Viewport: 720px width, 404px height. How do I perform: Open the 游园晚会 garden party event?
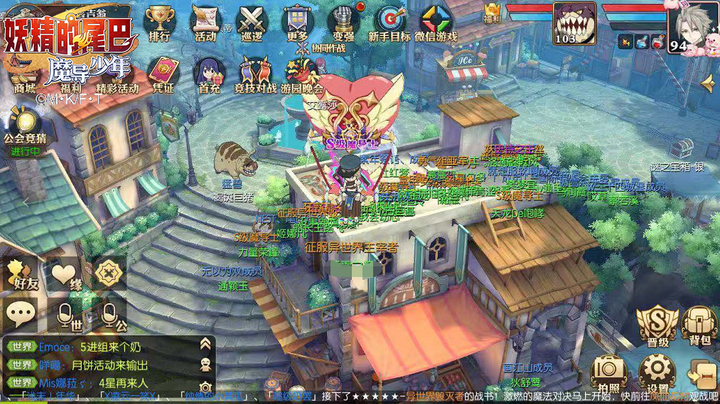[x=300, y=72]
